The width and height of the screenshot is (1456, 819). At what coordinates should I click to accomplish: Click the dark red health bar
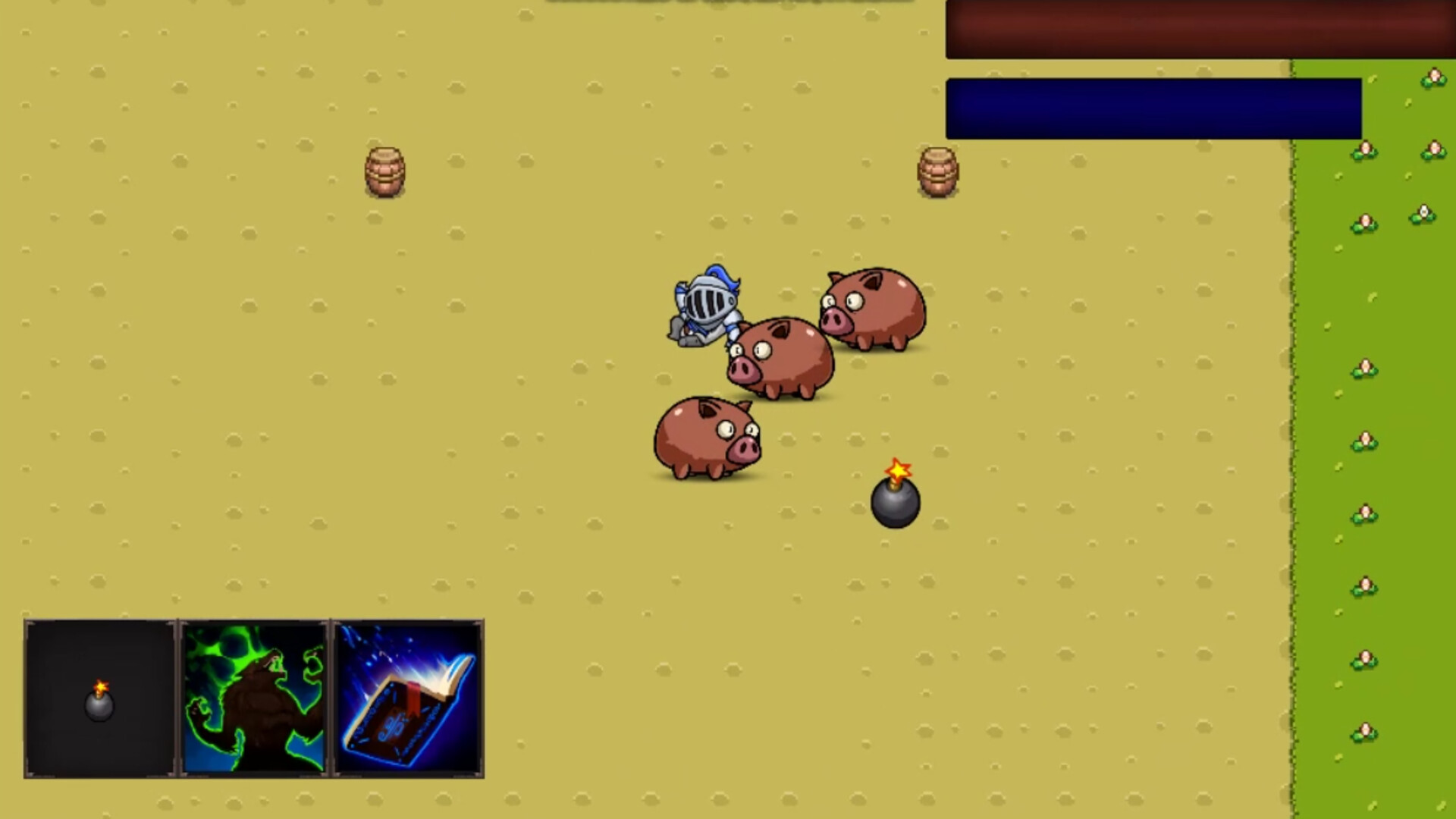1198,30
